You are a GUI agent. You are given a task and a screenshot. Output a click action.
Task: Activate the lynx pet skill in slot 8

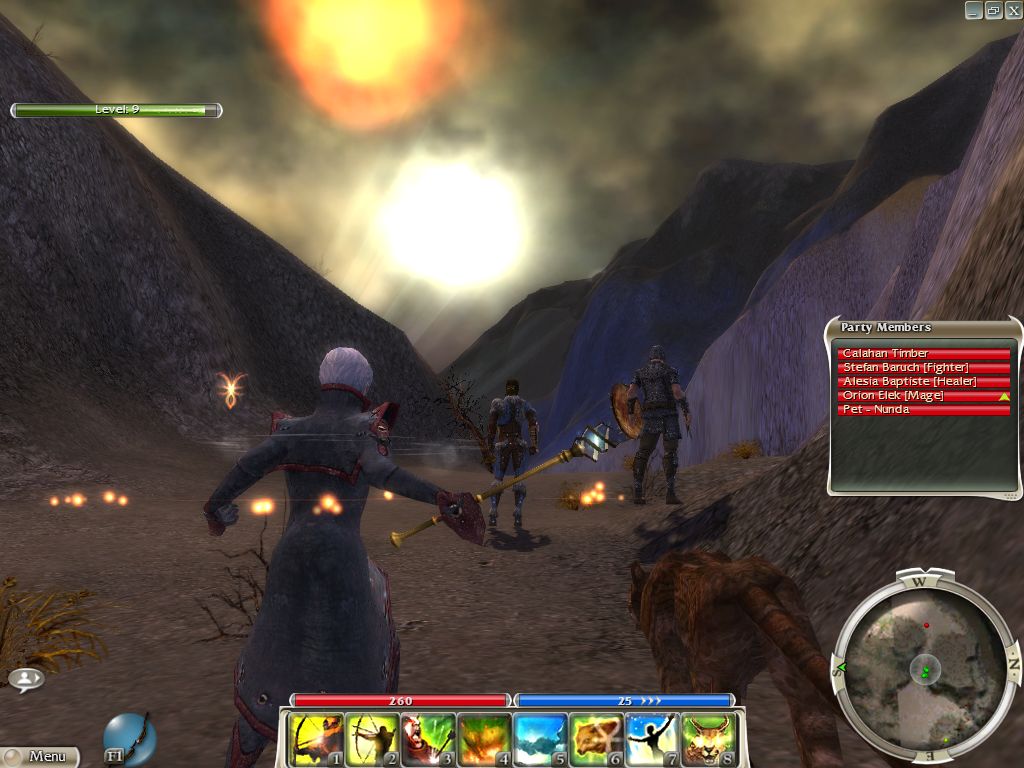point(709,740)
